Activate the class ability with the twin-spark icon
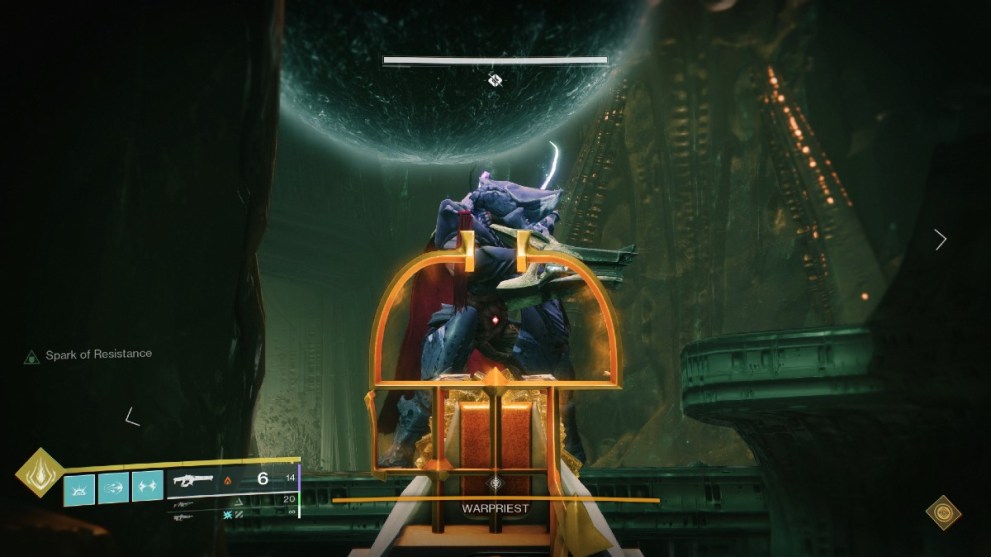This screenshot has height=557, width=991. click(147, 486)
